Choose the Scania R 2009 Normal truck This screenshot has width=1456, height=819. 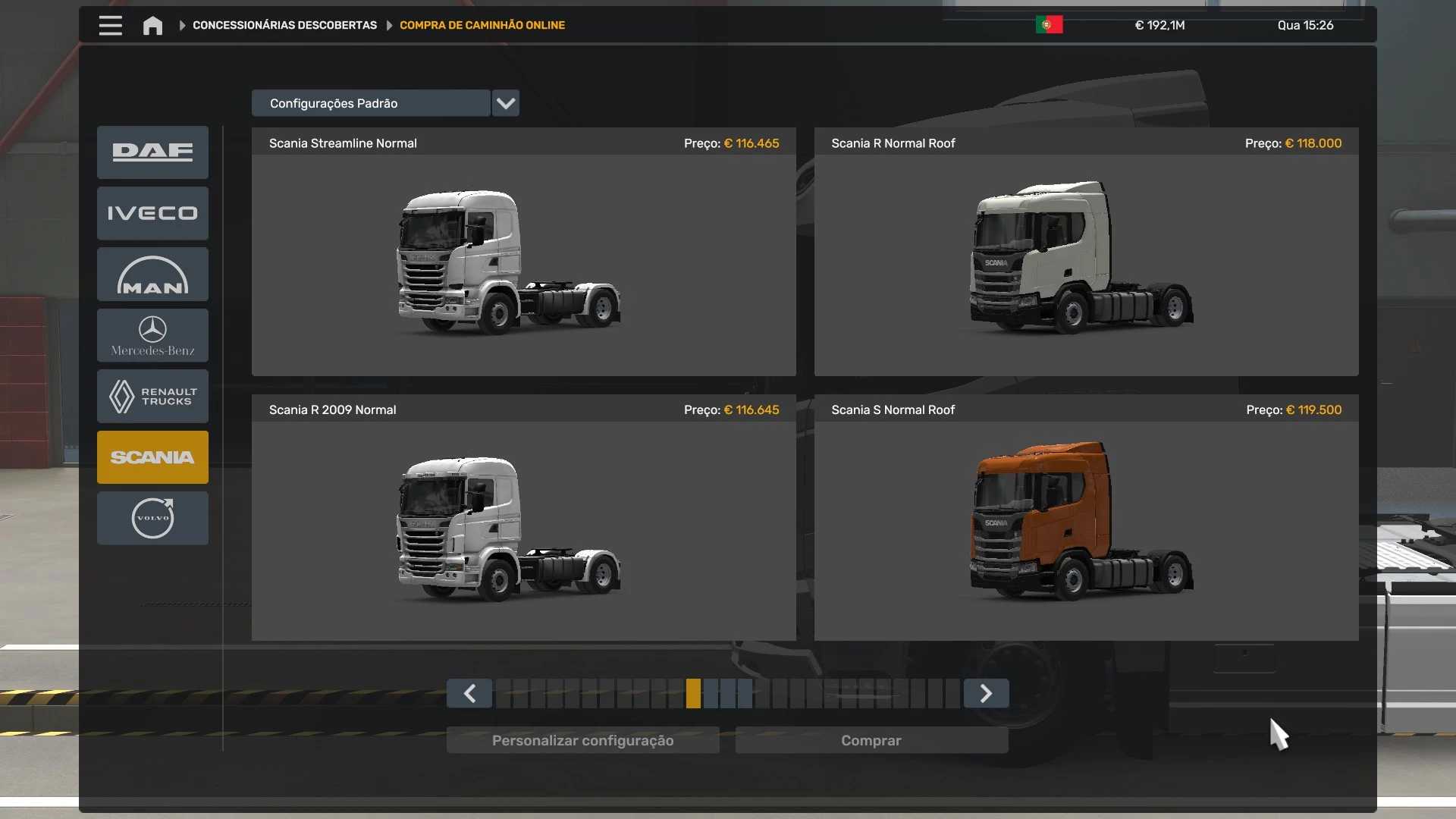523,529
